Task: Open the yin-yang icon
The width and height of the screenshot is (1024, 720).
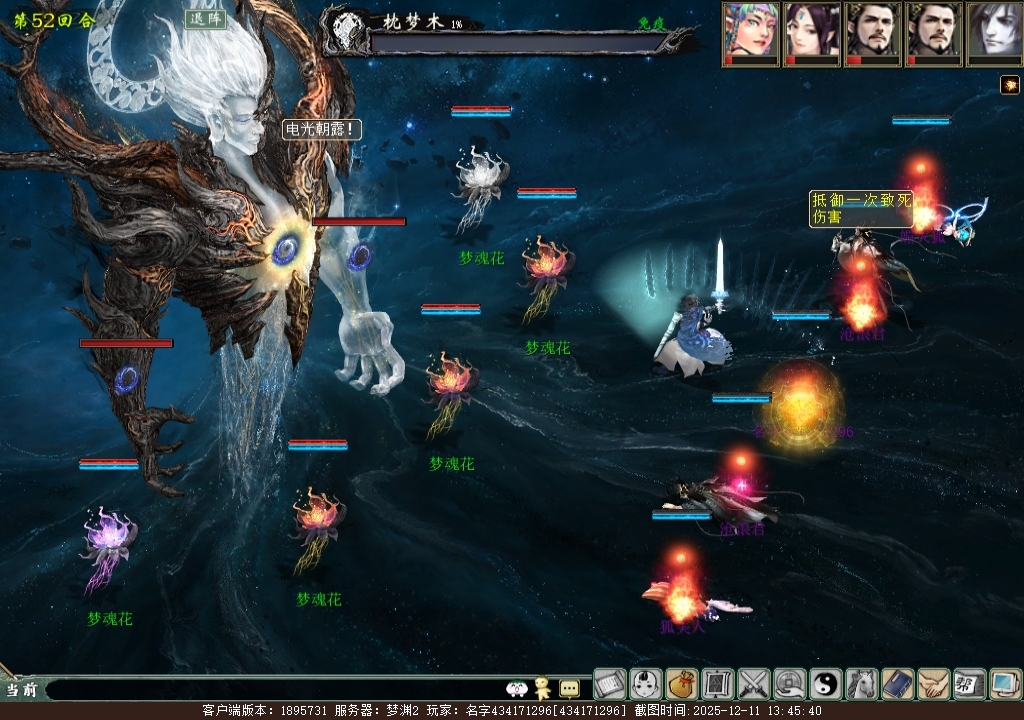Action: [x=826, y=684]
